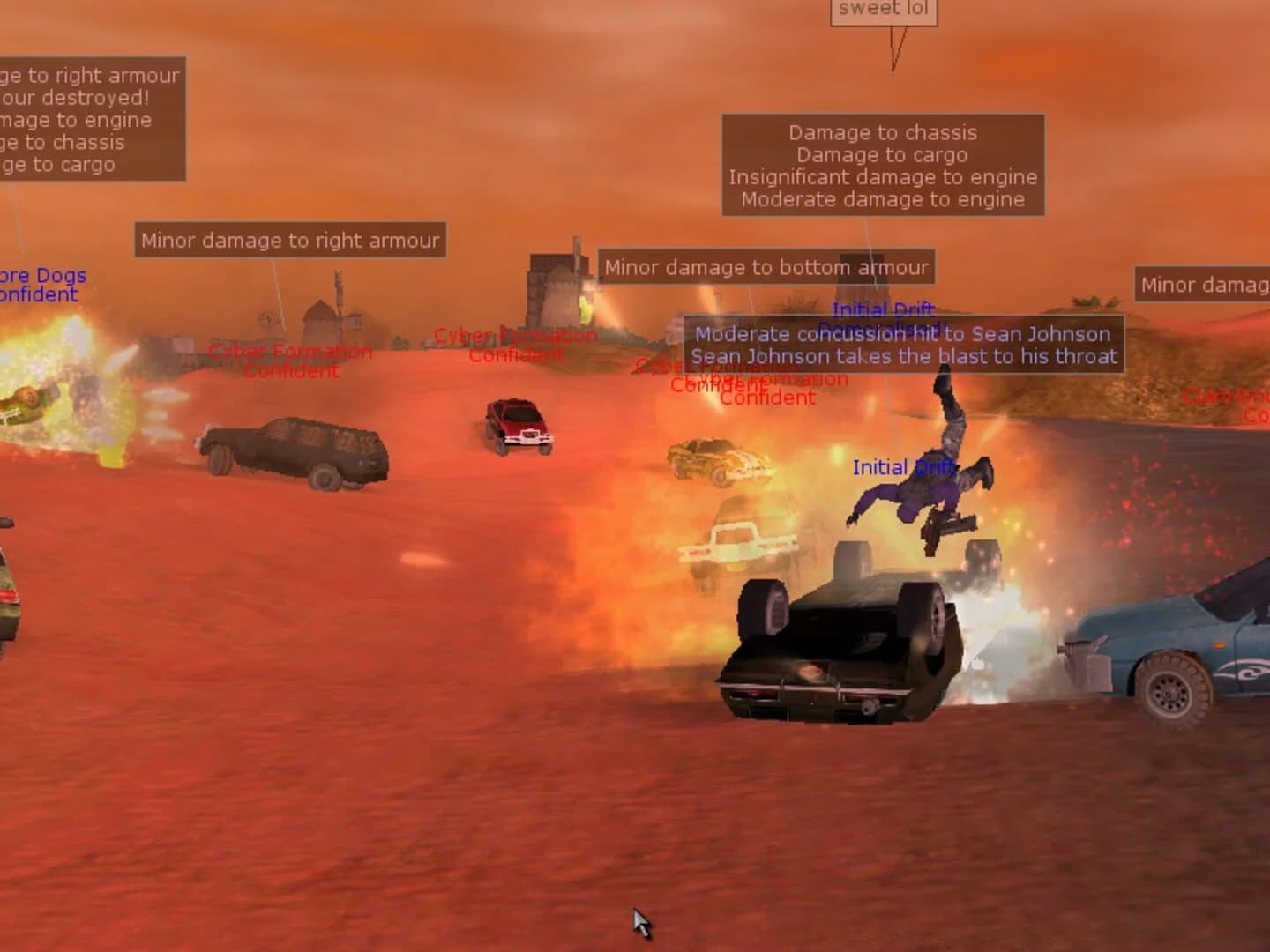Select the left 'Cyber Formation Confident' label
The image size is (1270, 952).
289,361
